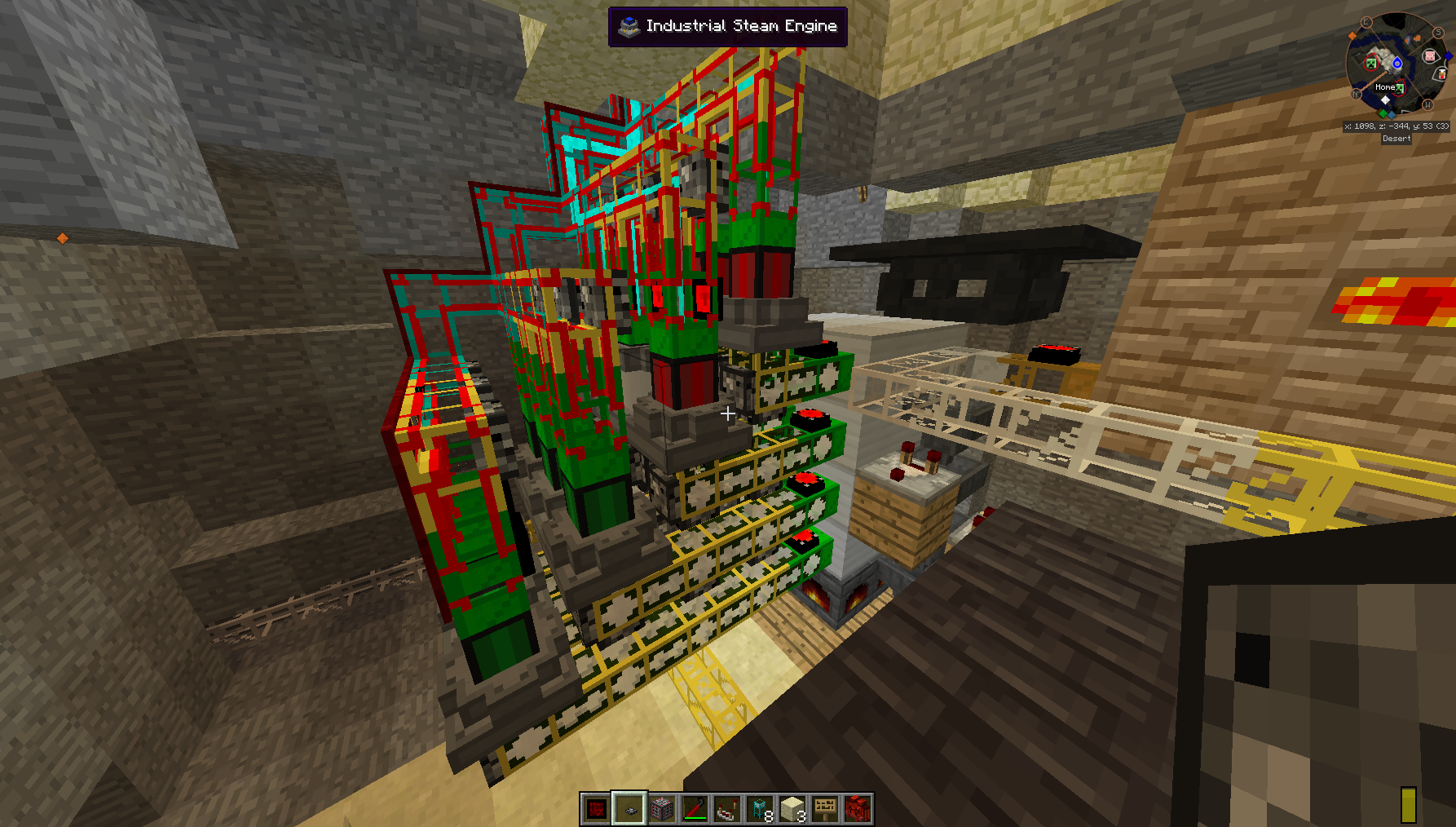This screenshot has width=1456, height=827.
Task: Click the green durability bar on the crowbar
Action: pos(695,817)
